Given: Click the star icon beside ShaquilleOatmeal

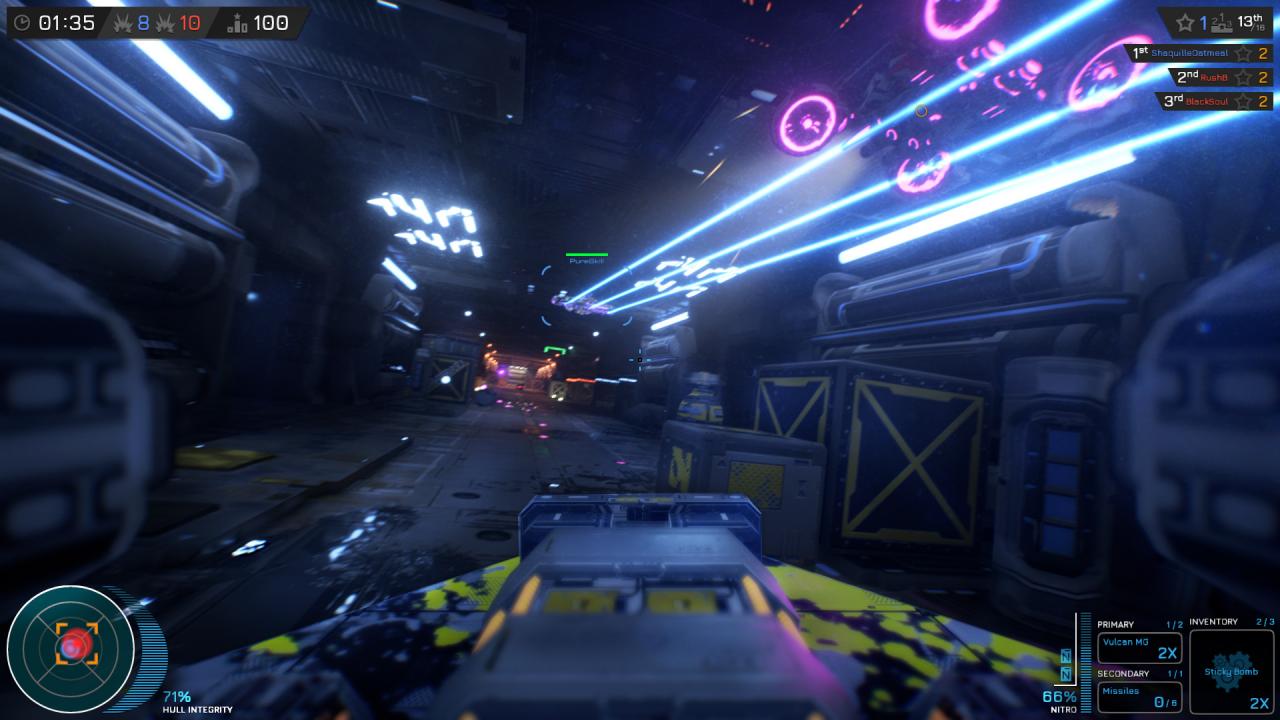Looking at the screenshot, I should 1243,54.
